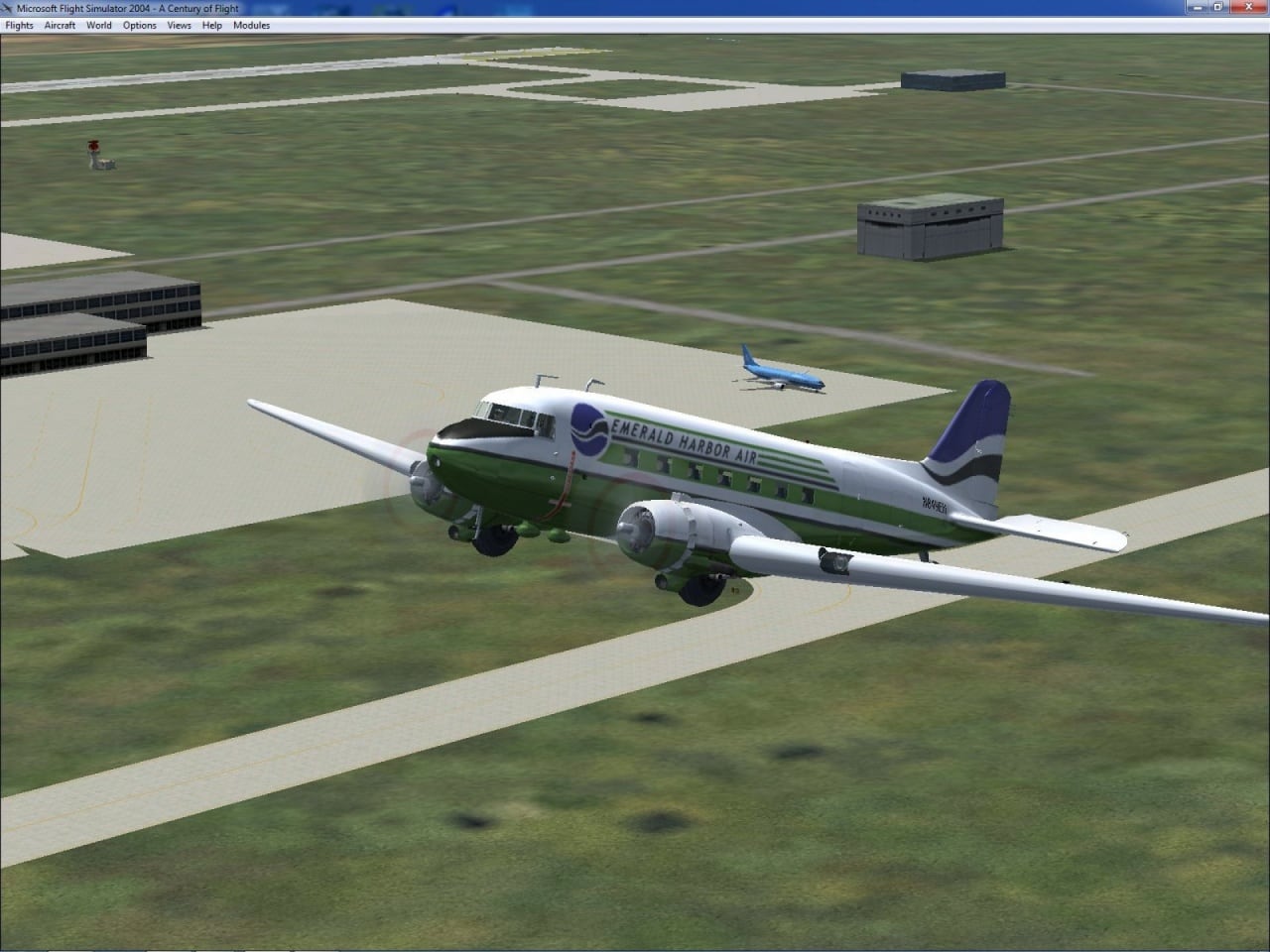Screen dimensions: 1270x952
Task: Open the Options menu
Action: 140,25
